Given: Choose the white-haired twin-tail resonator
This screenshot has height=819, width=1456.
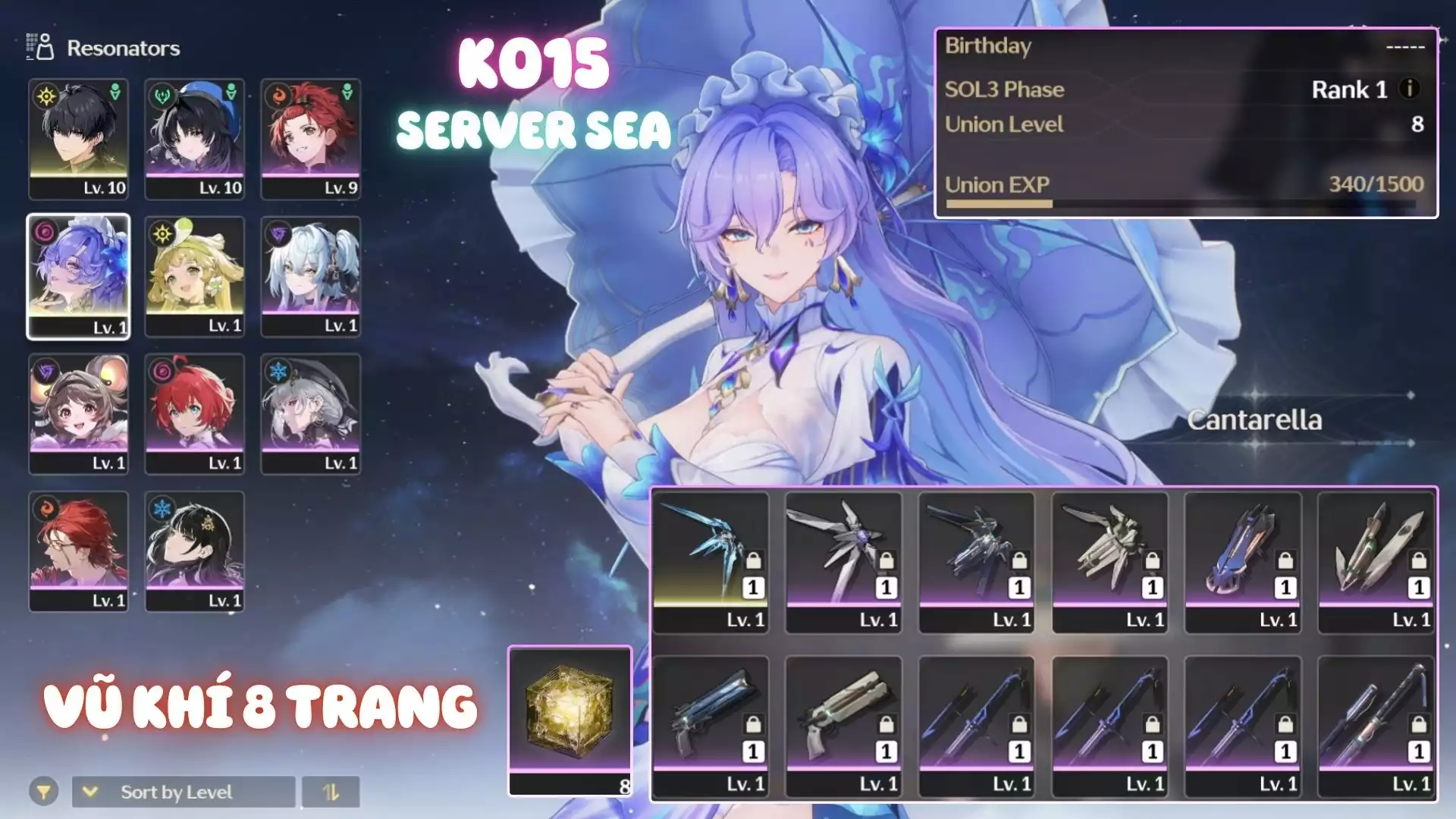Looking at the screenshot, I should [x=311, y=276].
